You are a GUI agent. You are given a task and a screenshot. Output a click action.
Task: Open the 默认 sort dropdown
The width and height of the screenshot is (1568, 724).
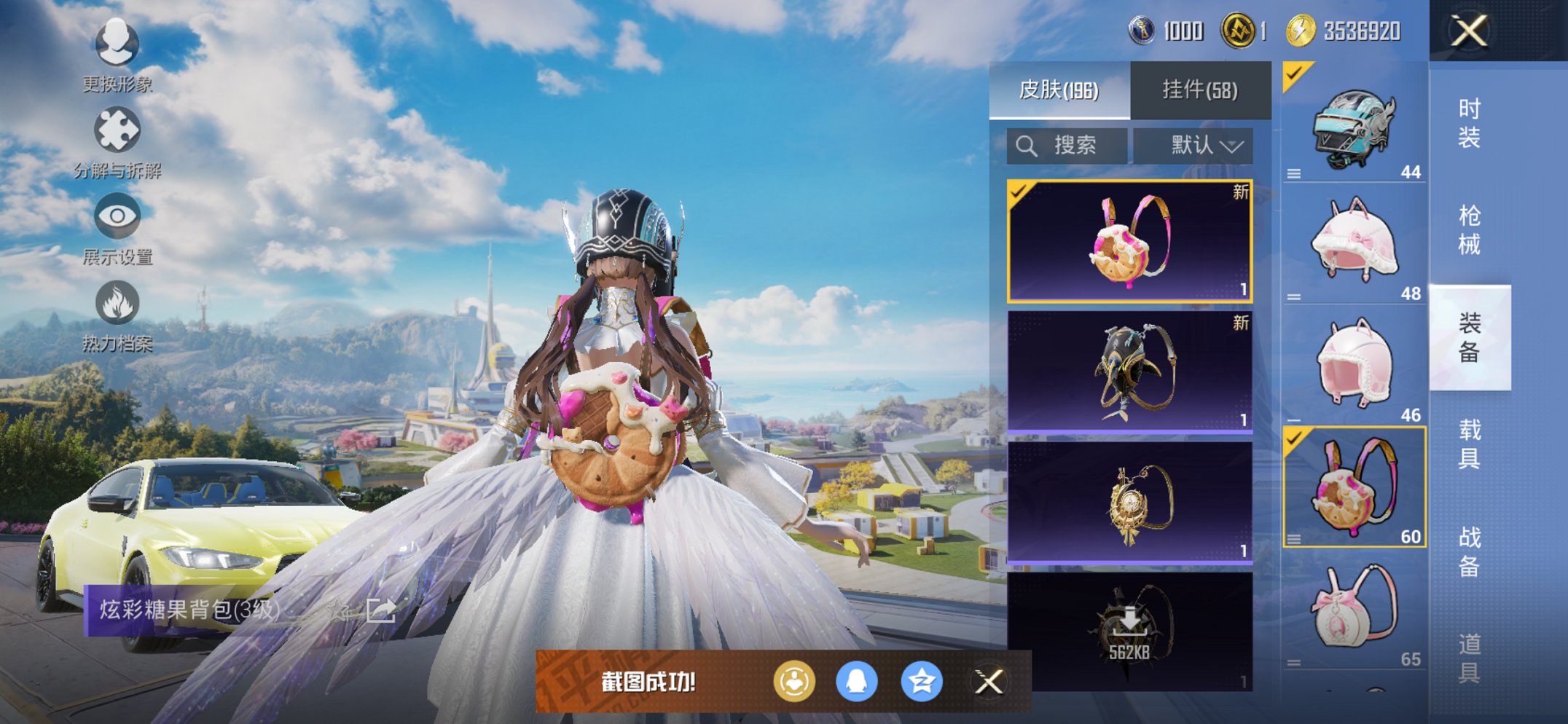point(1193,146)
